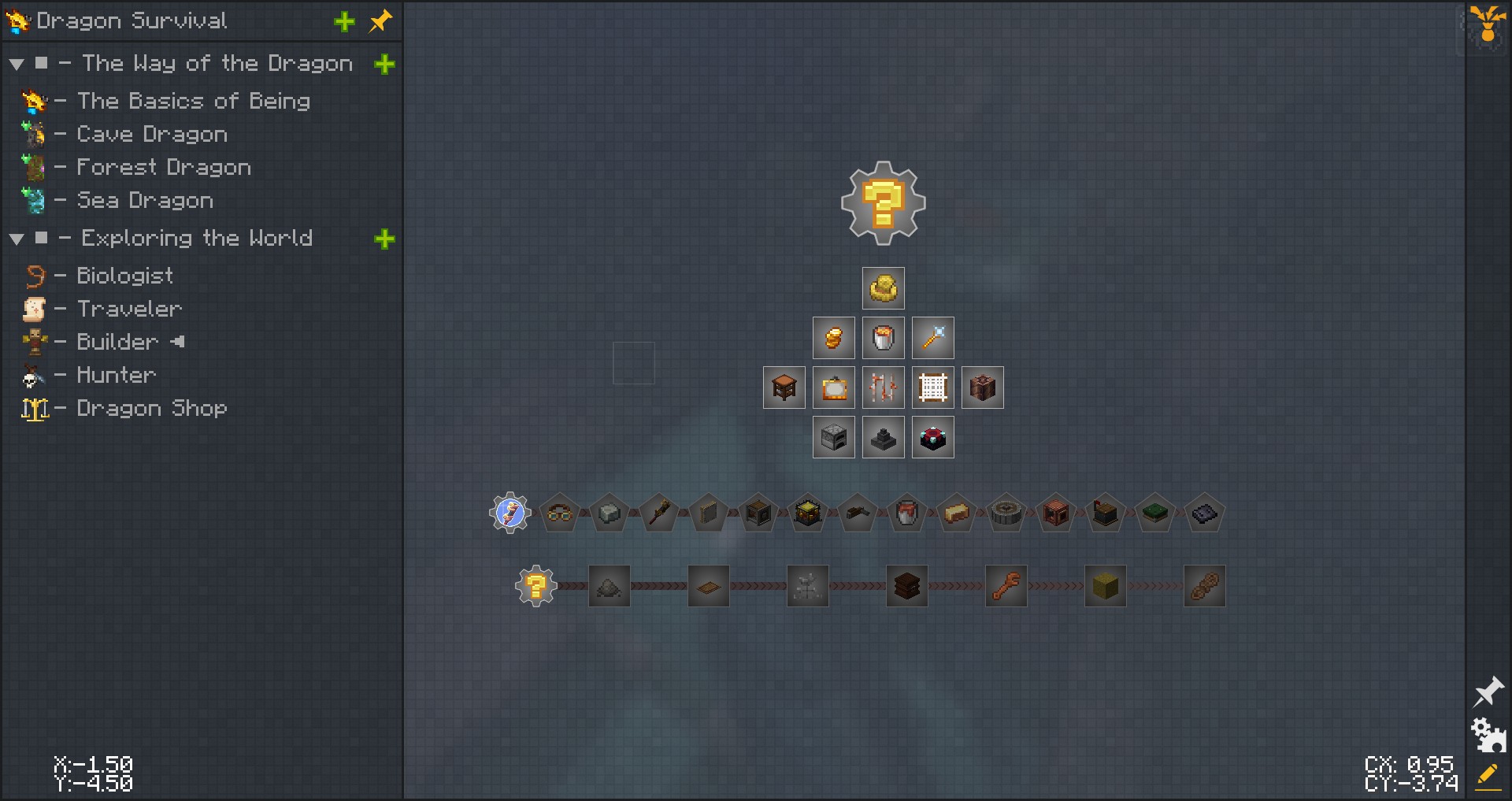Select the Traveler chapter
Viewport: 1512px width, 801px height.
pos(129,309)
